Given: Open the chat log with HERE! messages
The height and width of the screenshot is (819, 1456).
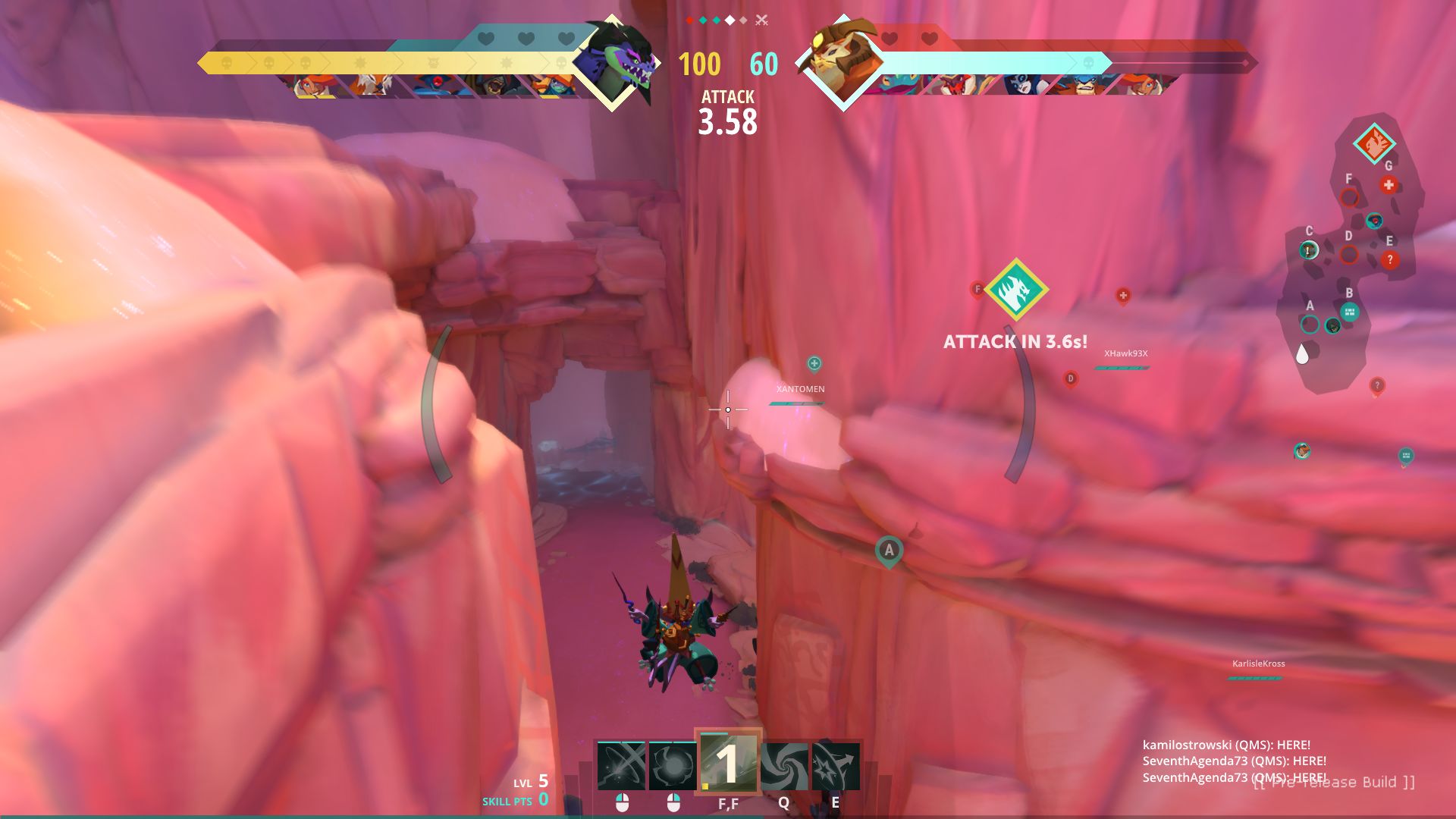Looking at the screenshot, I should (1234, 761).
